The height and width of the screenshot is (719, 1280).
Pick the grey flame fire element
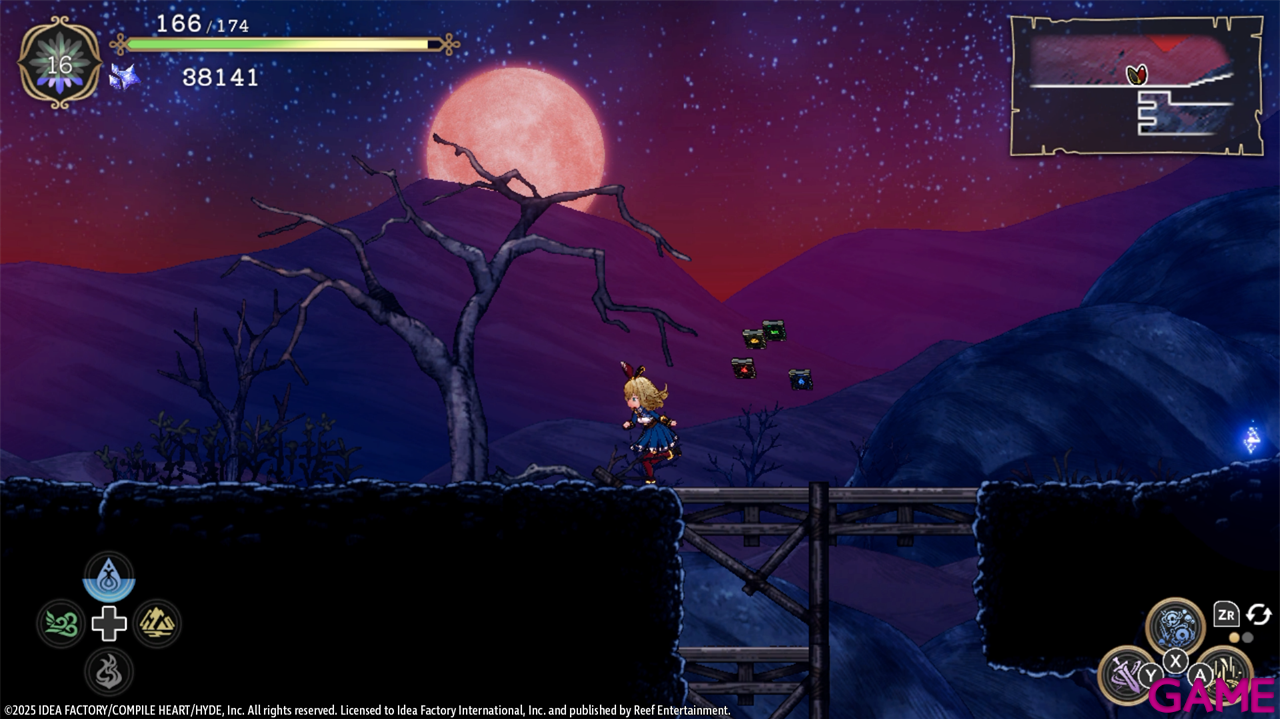109,671
